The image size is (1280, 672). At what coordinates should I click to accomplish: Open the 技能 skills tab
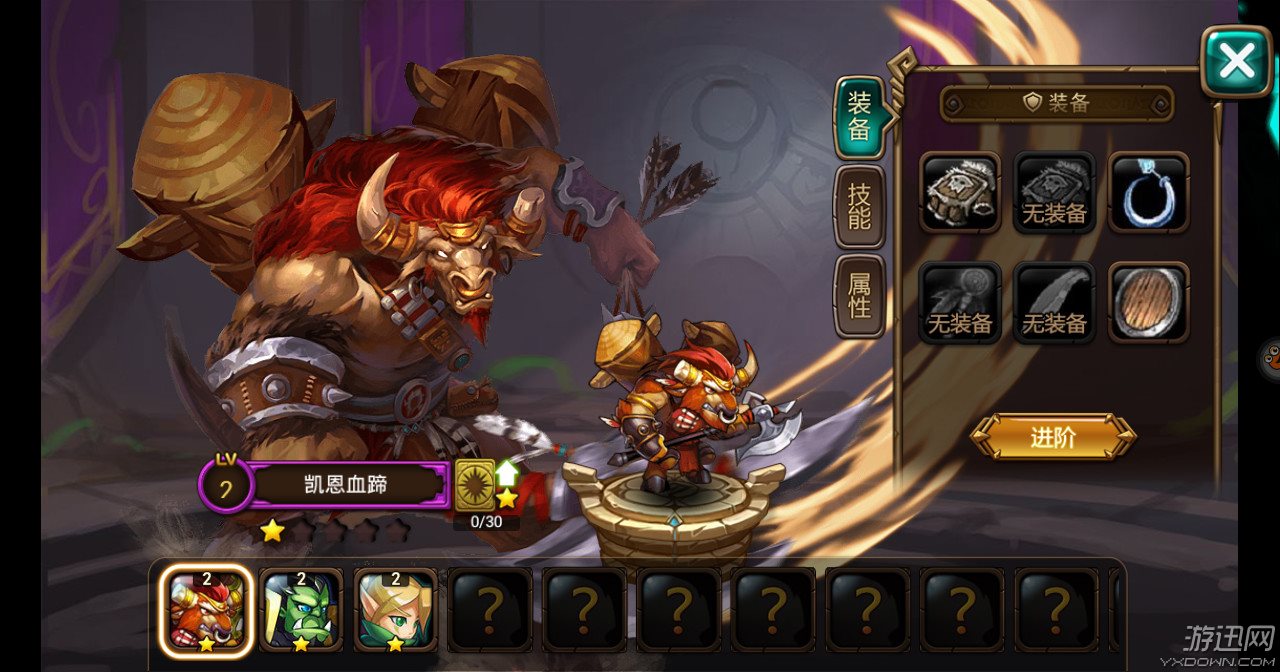point(859,207)
